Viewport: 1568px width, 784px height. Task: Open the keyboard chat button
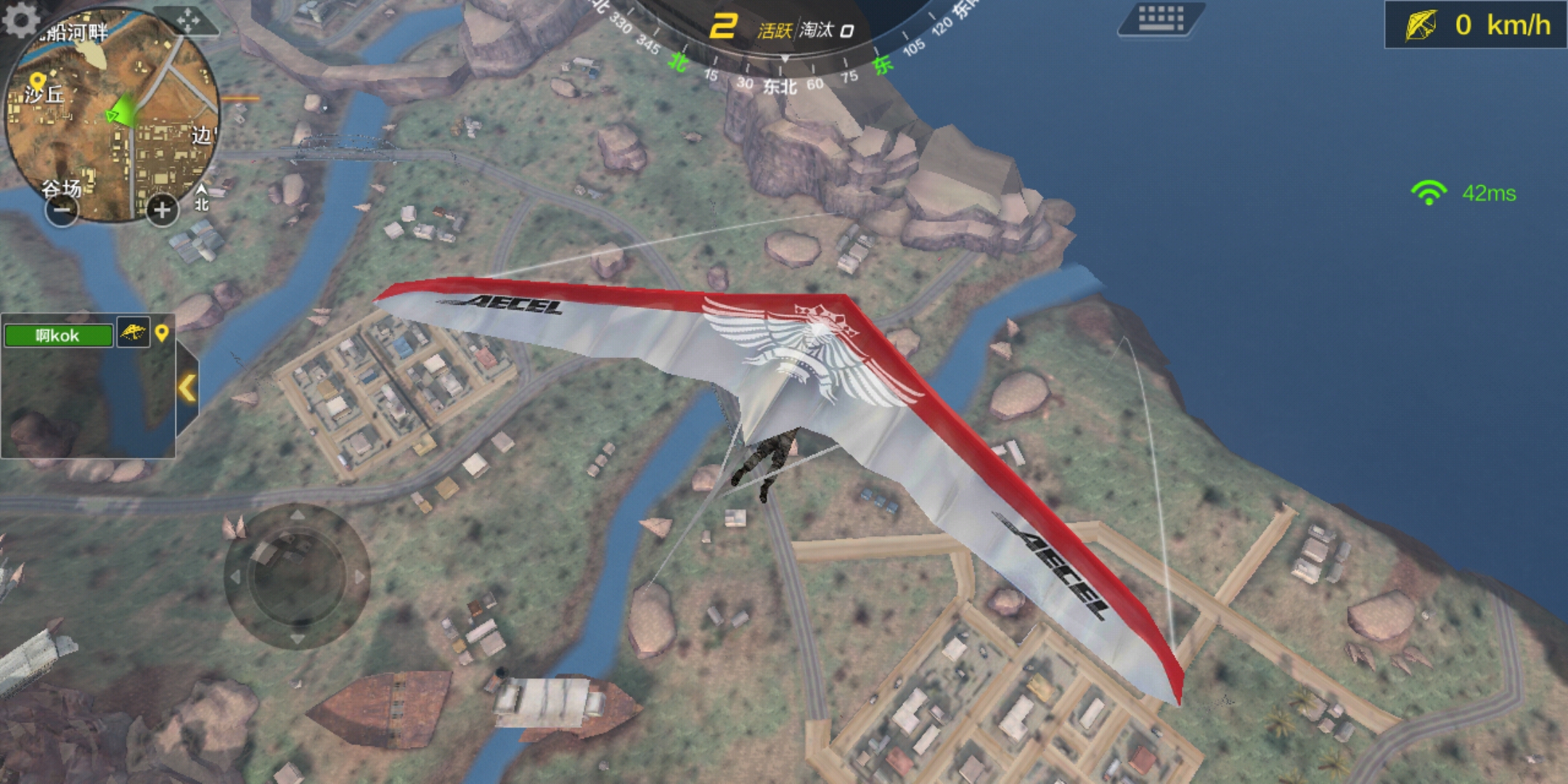click(1161, 18)
